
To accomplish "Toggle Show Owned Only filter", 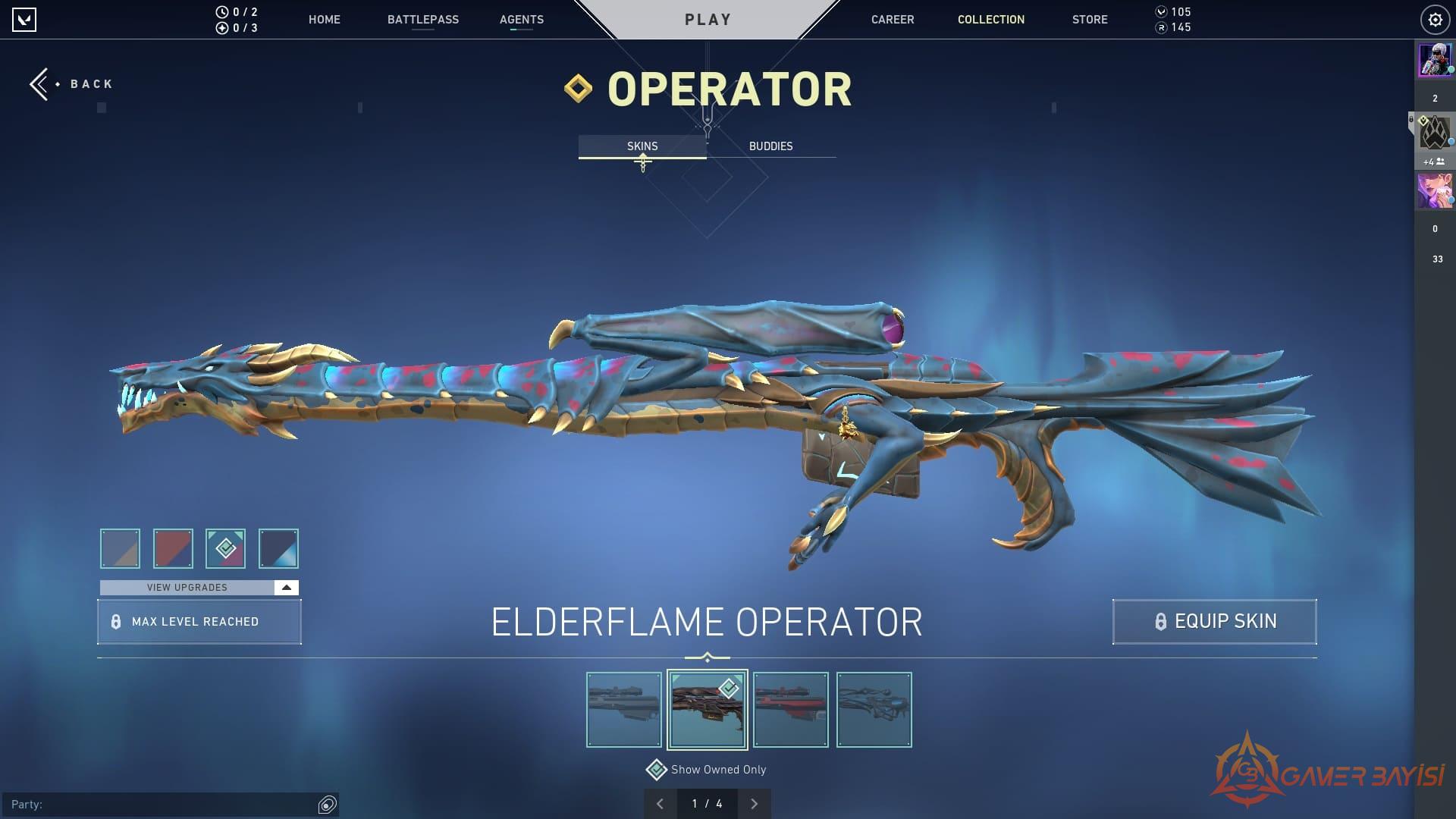I will [657, 770].
